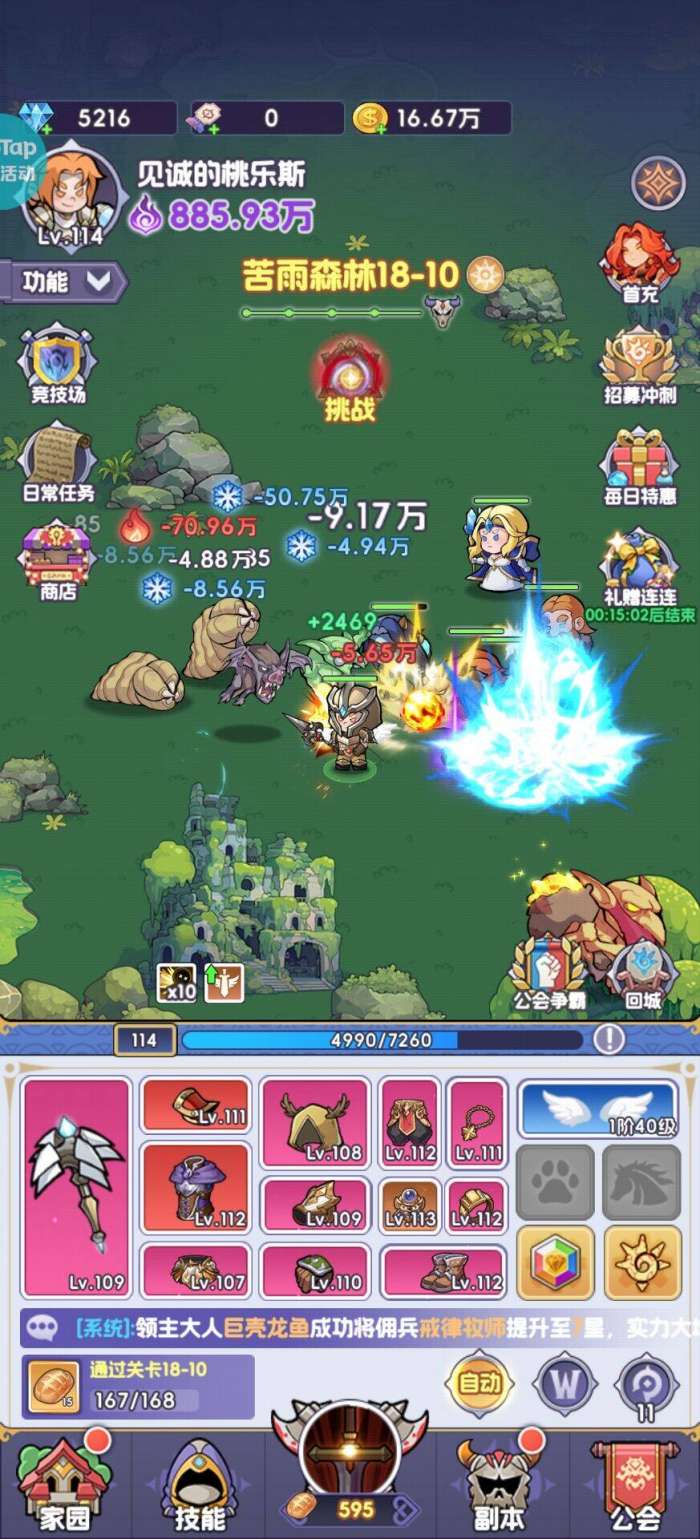The width and height of the screenshot is (700, 1539).
Task: Add diamonds with the gem plus icon
Action: coord(38,118)
